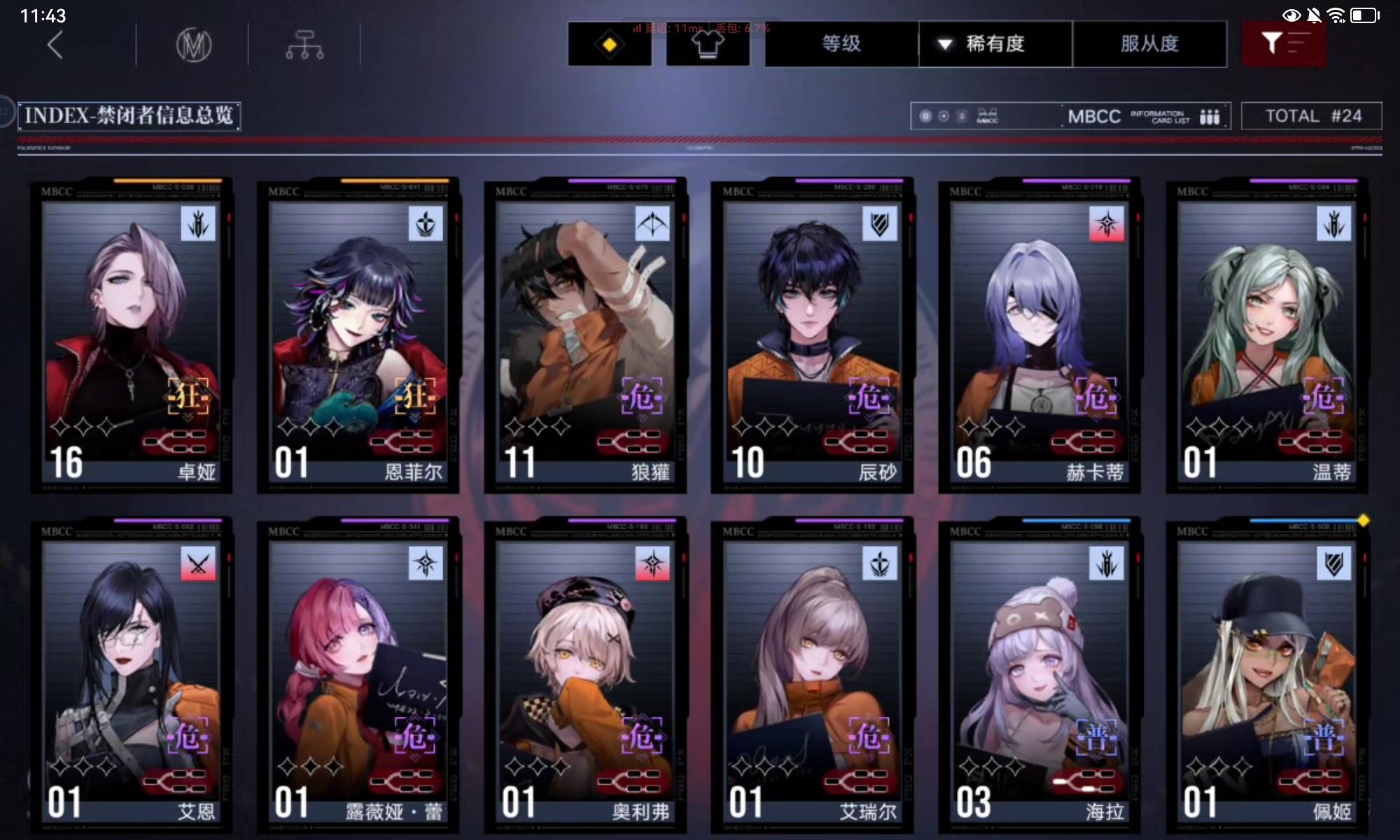Click the TOTAL #24 counter box

point(1312,115)
